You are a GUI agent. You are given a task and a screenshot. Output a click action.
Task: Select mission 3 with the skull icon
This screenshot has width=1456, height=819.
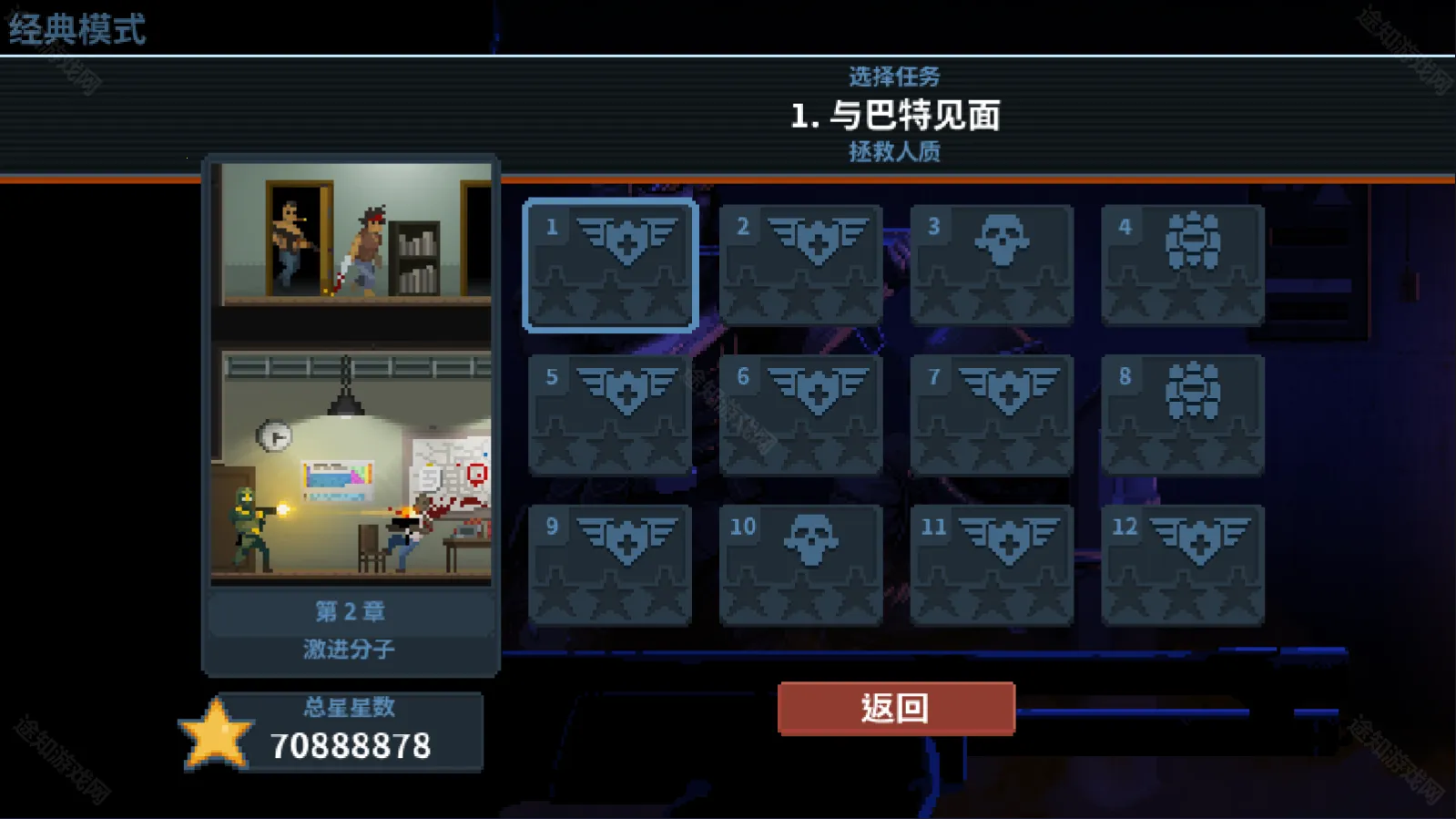click(992, 264)
